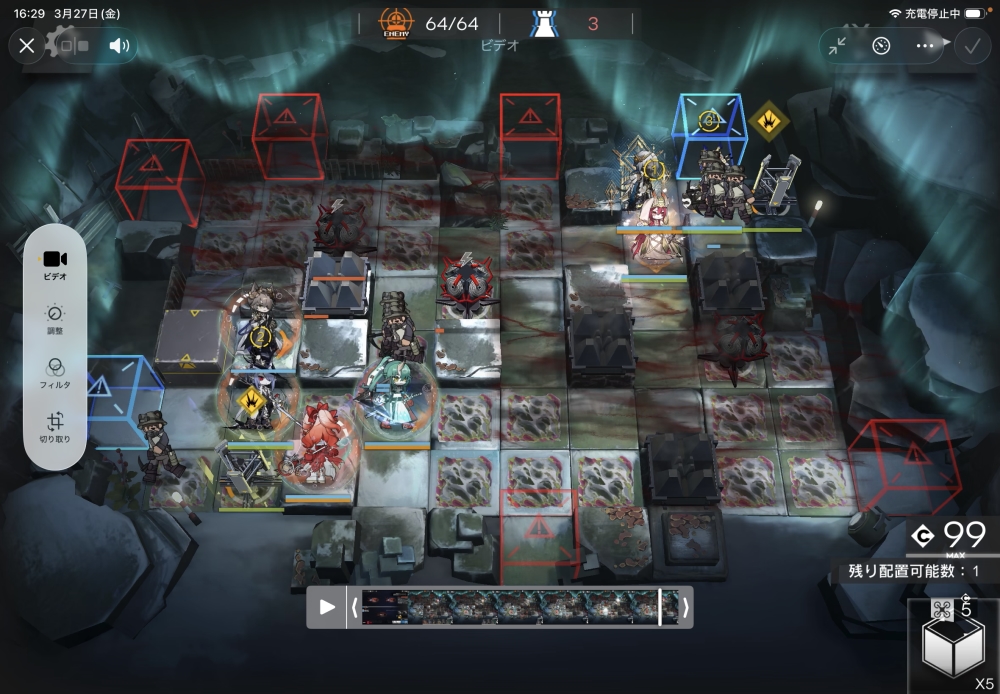Open the three-dots more options menu
Image resolution: width=1000 pixels, height=694 pixels.
click(x=925, y=45)
